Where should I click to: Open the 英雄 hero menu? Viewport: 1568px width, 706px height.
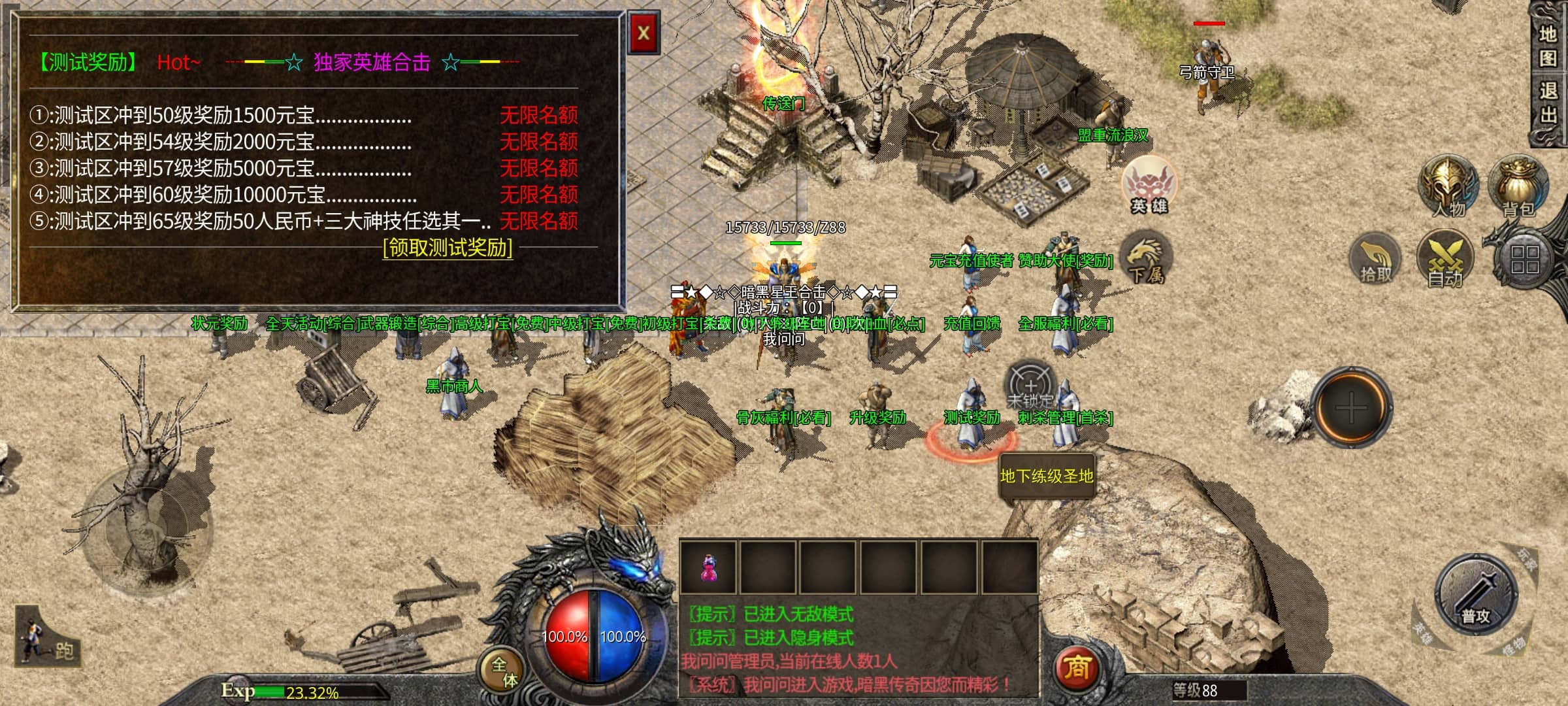click(x=1149, y=186)
